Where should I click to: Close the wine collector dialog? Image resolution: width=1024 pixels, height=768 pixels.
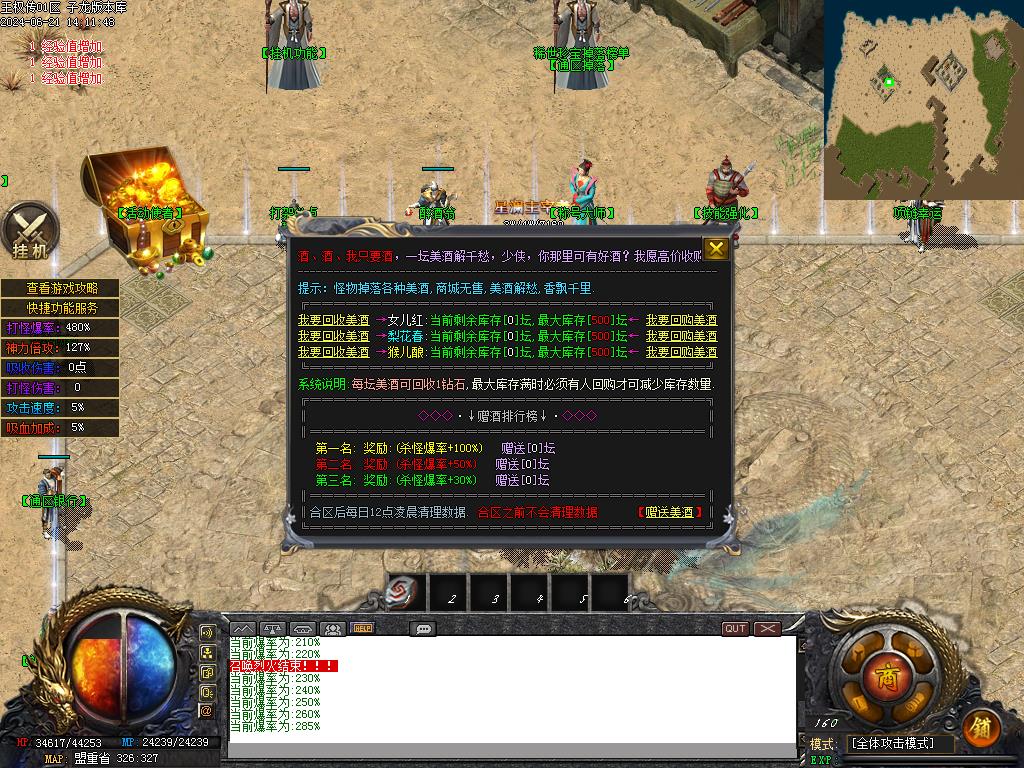pyautogui.click(x=716, y=249)
